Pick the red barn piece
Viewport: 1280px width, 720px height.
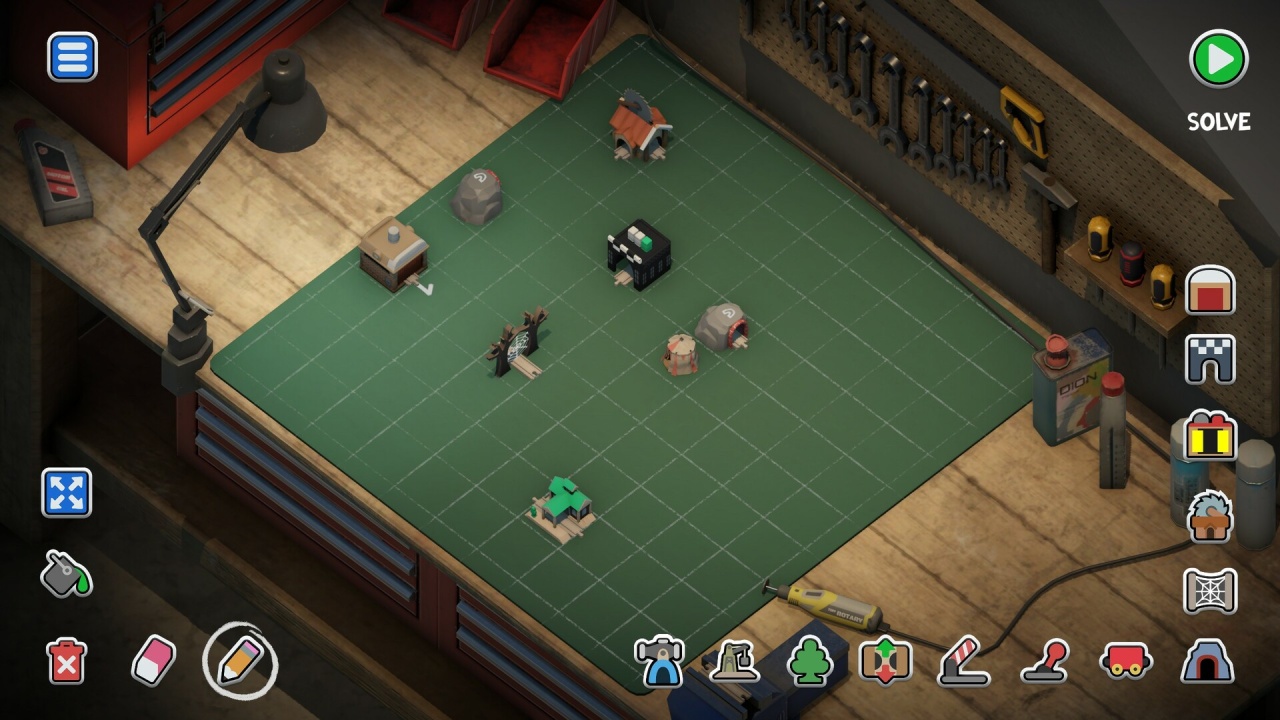click(1210, 290)
